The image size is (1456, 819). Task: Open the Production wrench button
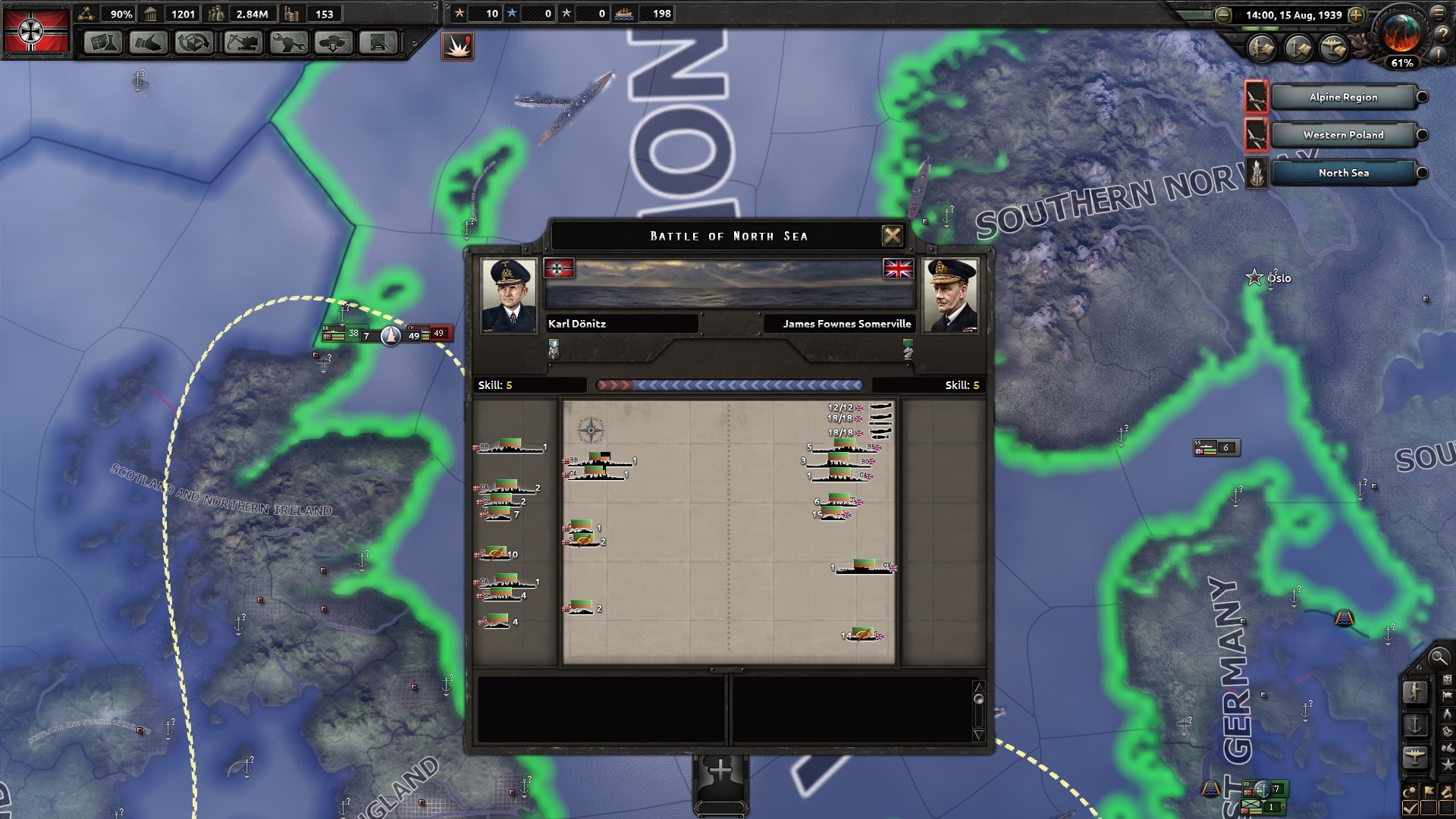(x=288, y=42)
